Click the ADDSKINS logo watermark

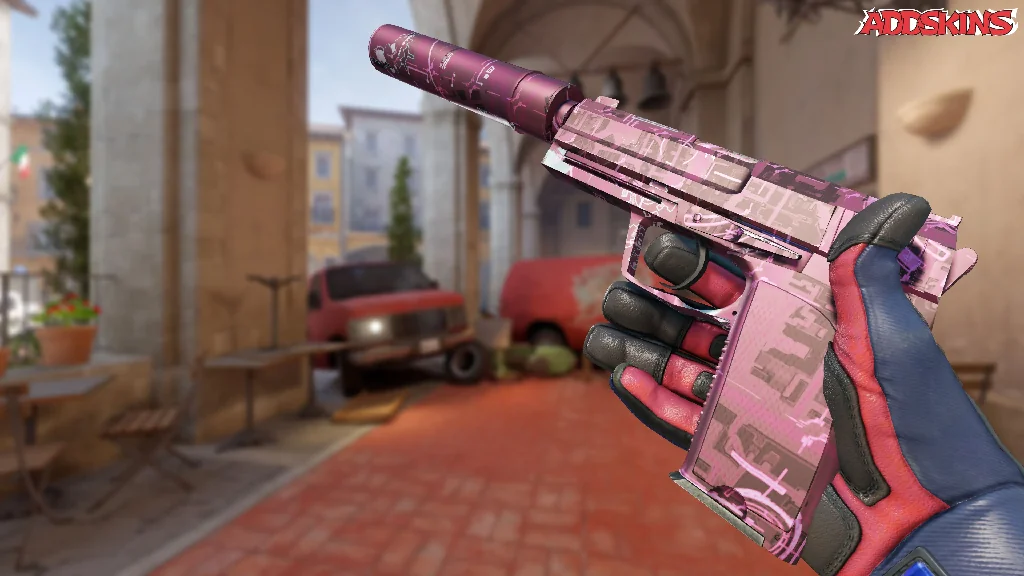coord(937,22)
